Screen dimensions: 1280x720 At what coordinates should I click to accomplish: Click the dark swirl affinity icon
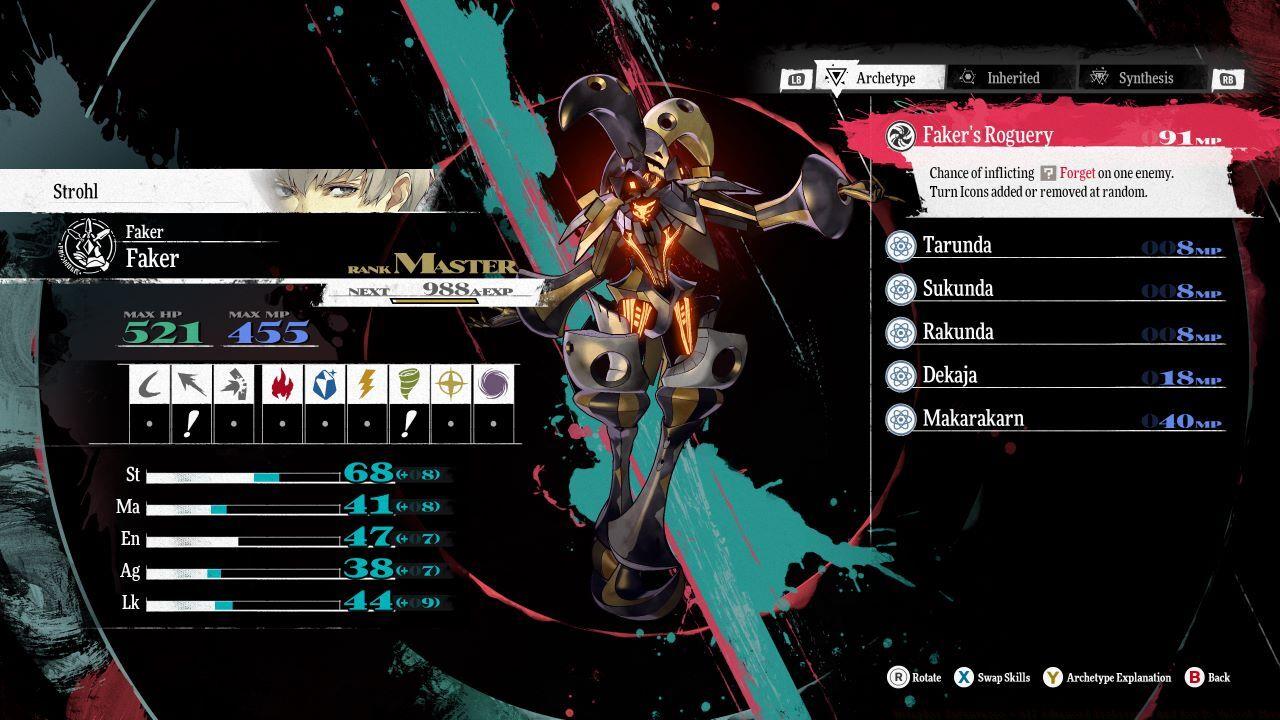pyautogui.click(x=494, y=384)
